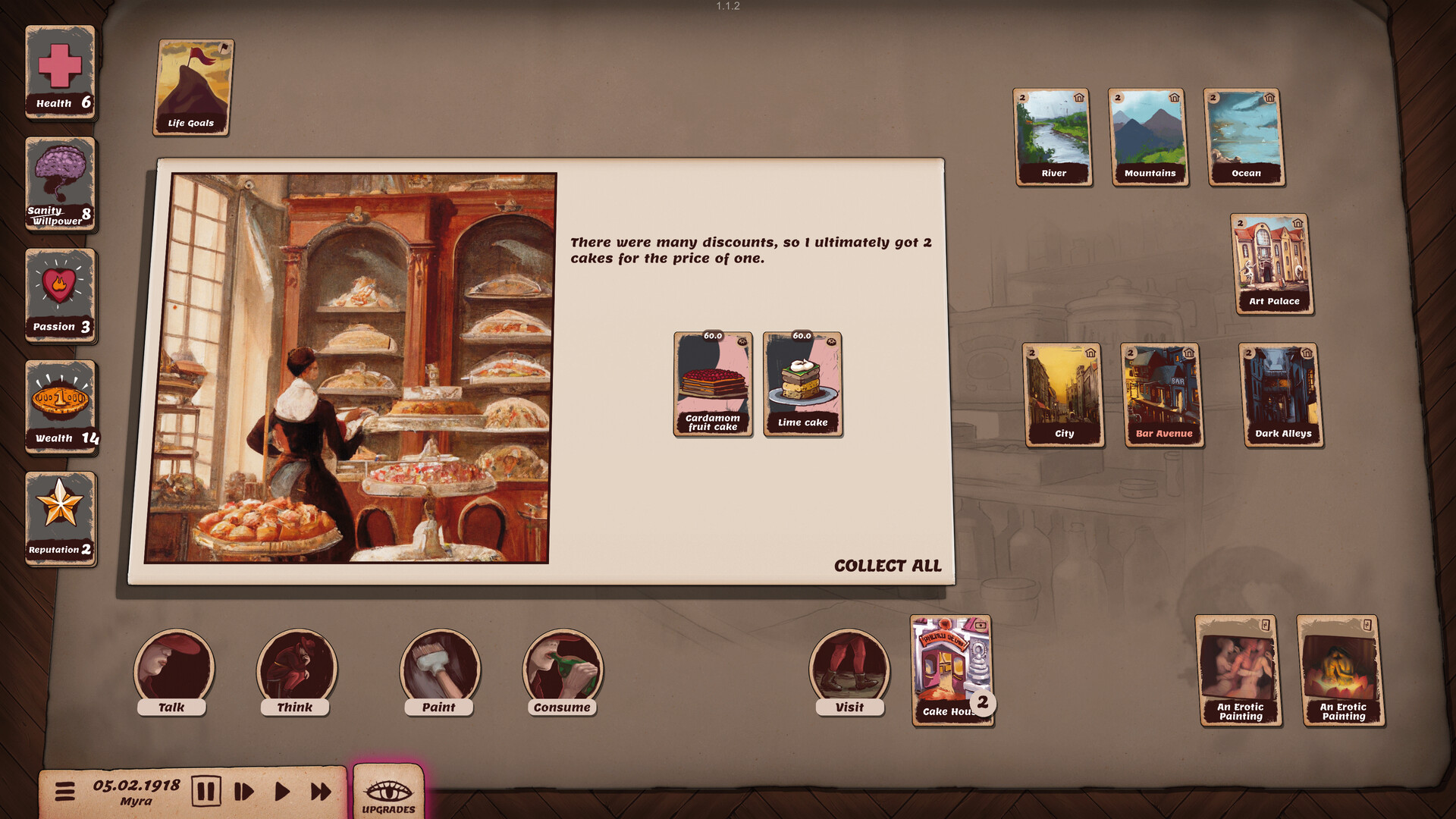Pick up the Lime cake card

click(802, 383)
